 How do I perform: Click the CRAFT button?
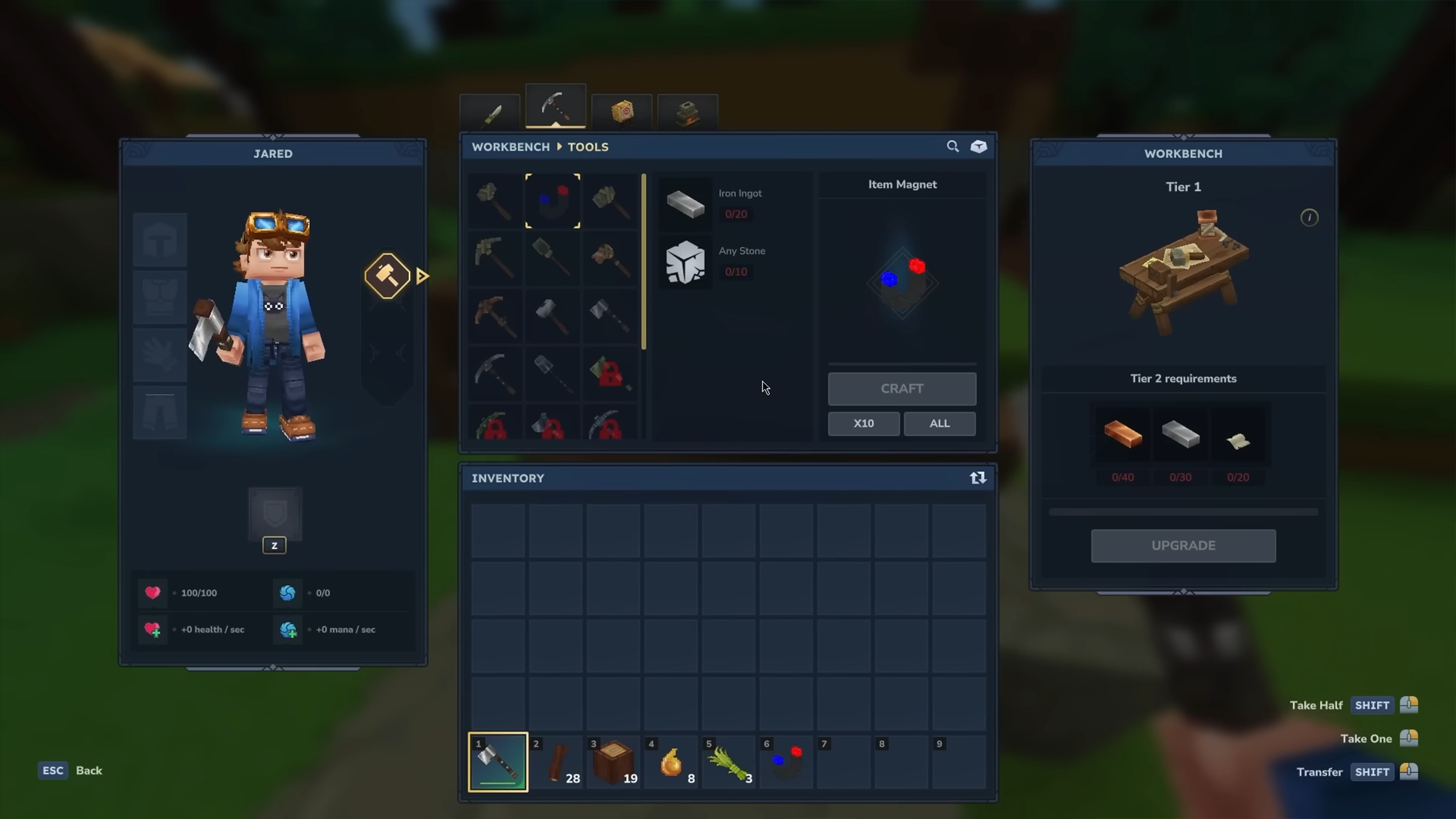pyautogui.click(x=902, y=388)
